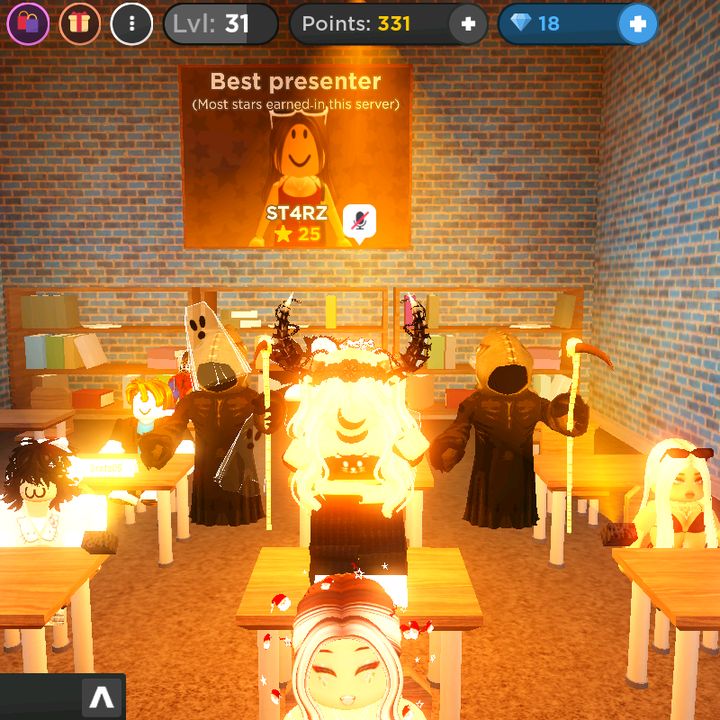Open the shopping bag shop icon
This screenshot has width=720, height=720.
point(28,23)
